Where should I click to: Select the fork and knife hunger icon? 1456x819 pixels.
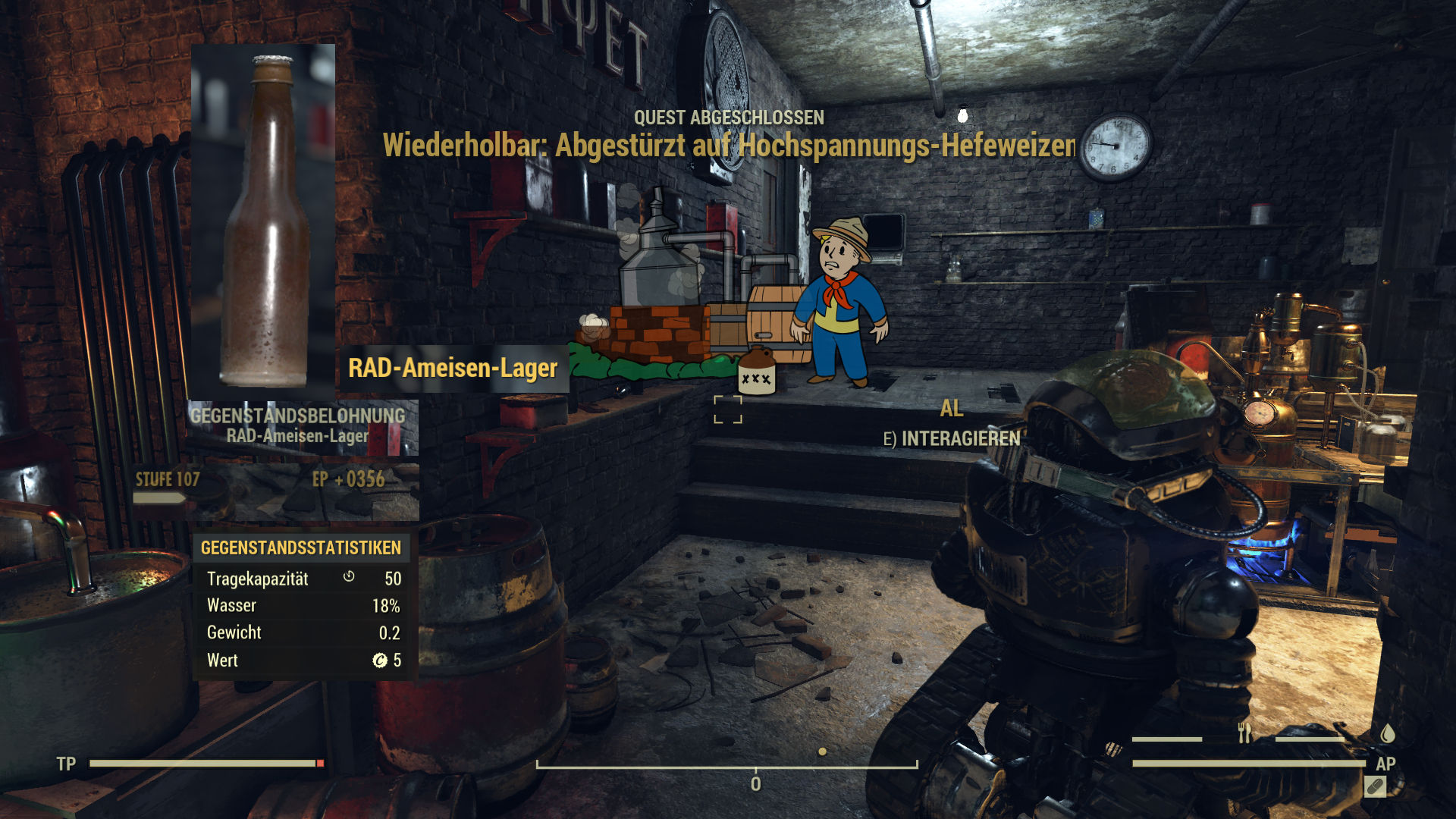pyautogui.click(x=1244, y=733)
